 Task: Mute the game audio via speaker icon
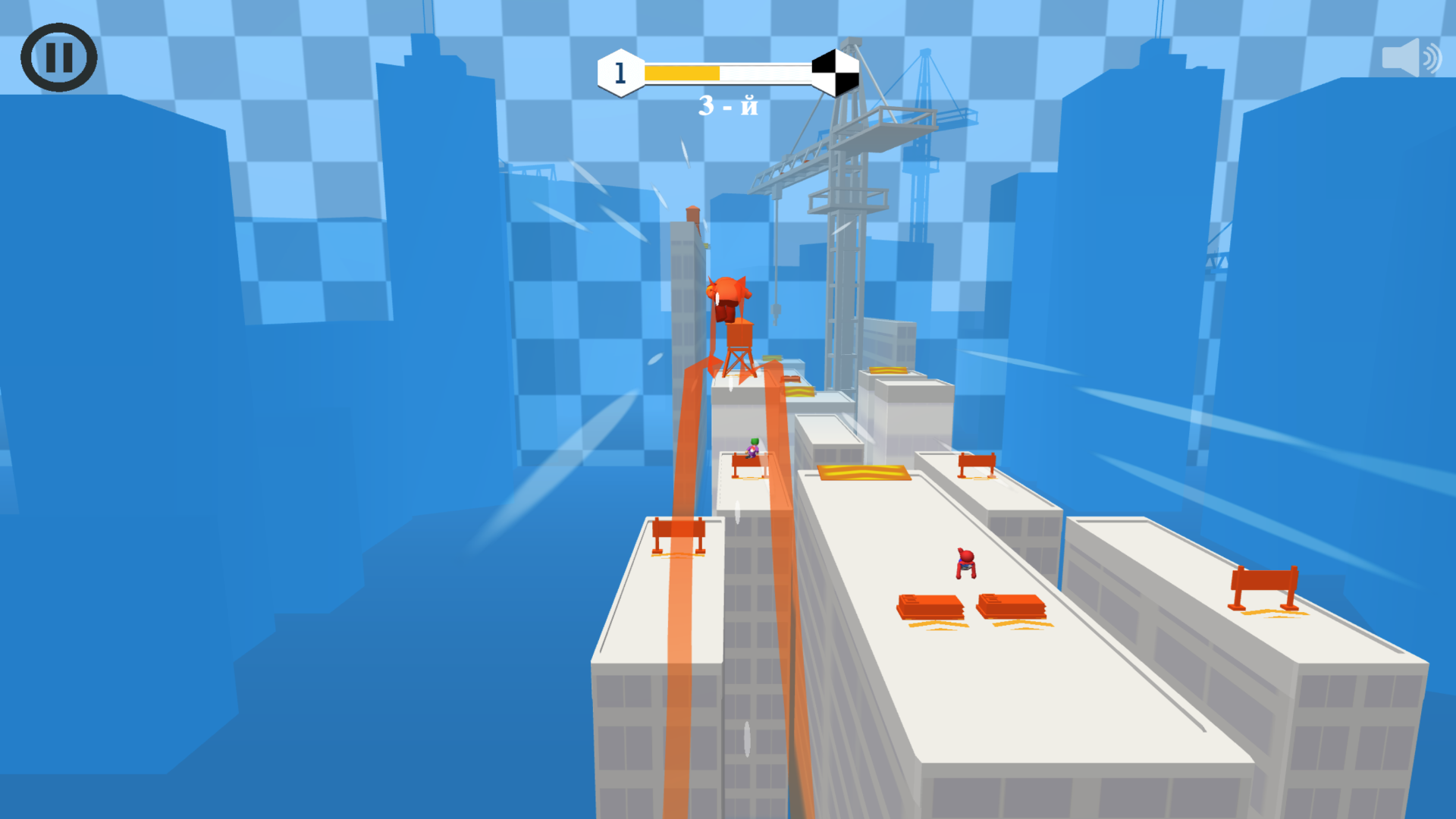pyautogui.click(x=1412, y=57)
